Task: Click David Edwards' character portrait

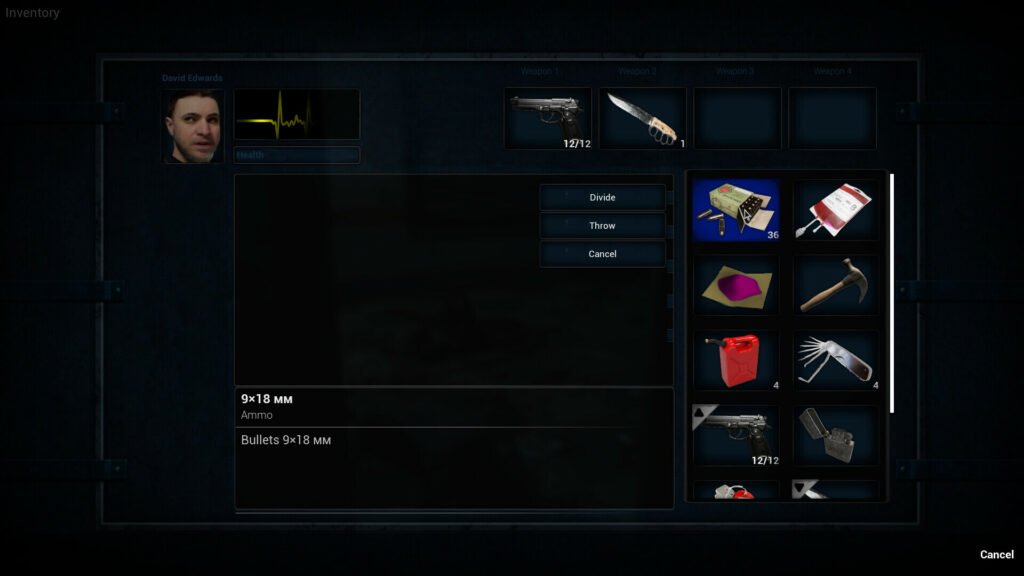Action: tap(193, 126)
